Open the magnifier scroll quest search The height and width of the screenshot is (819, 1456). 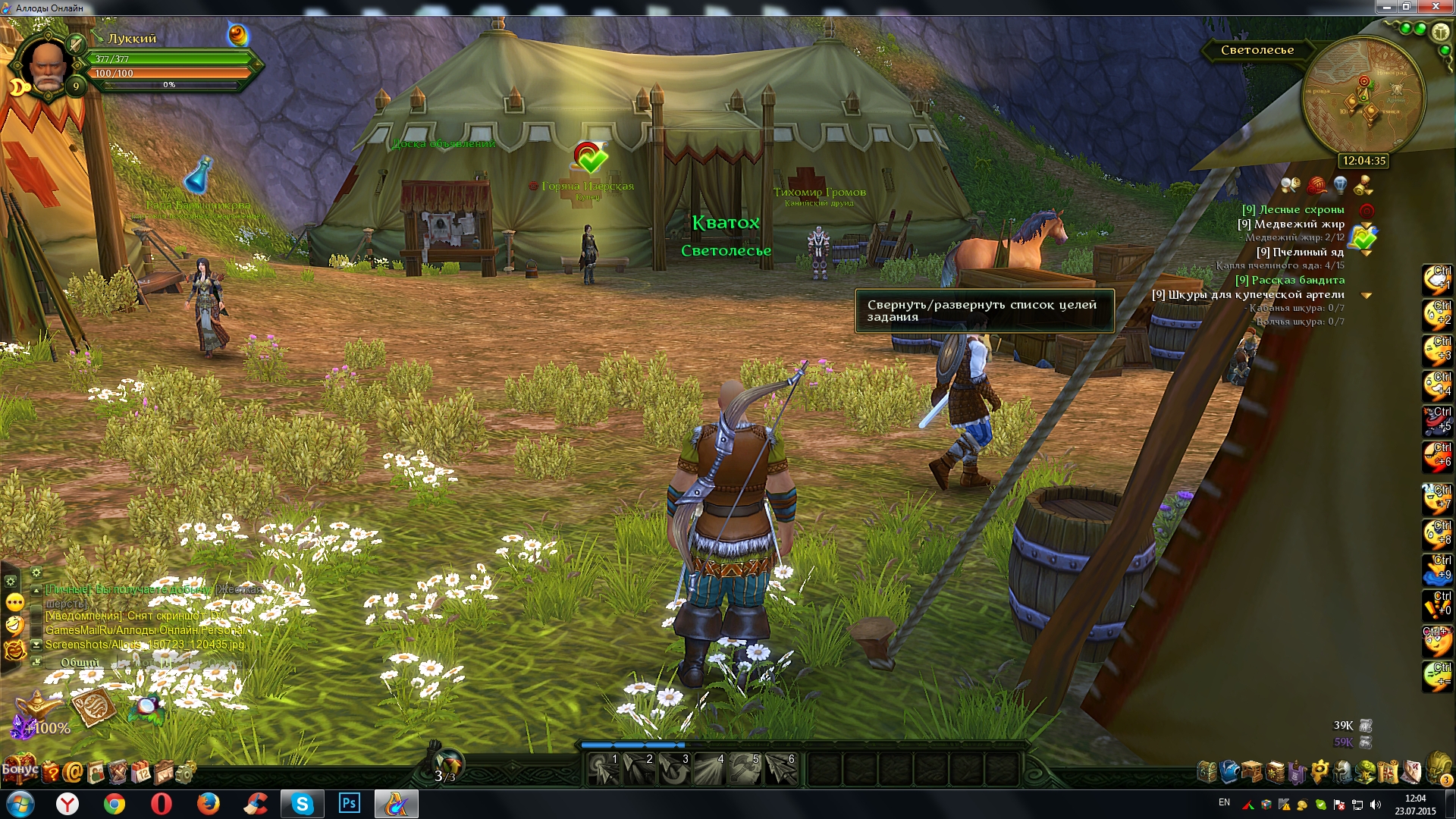point(1290,184)
